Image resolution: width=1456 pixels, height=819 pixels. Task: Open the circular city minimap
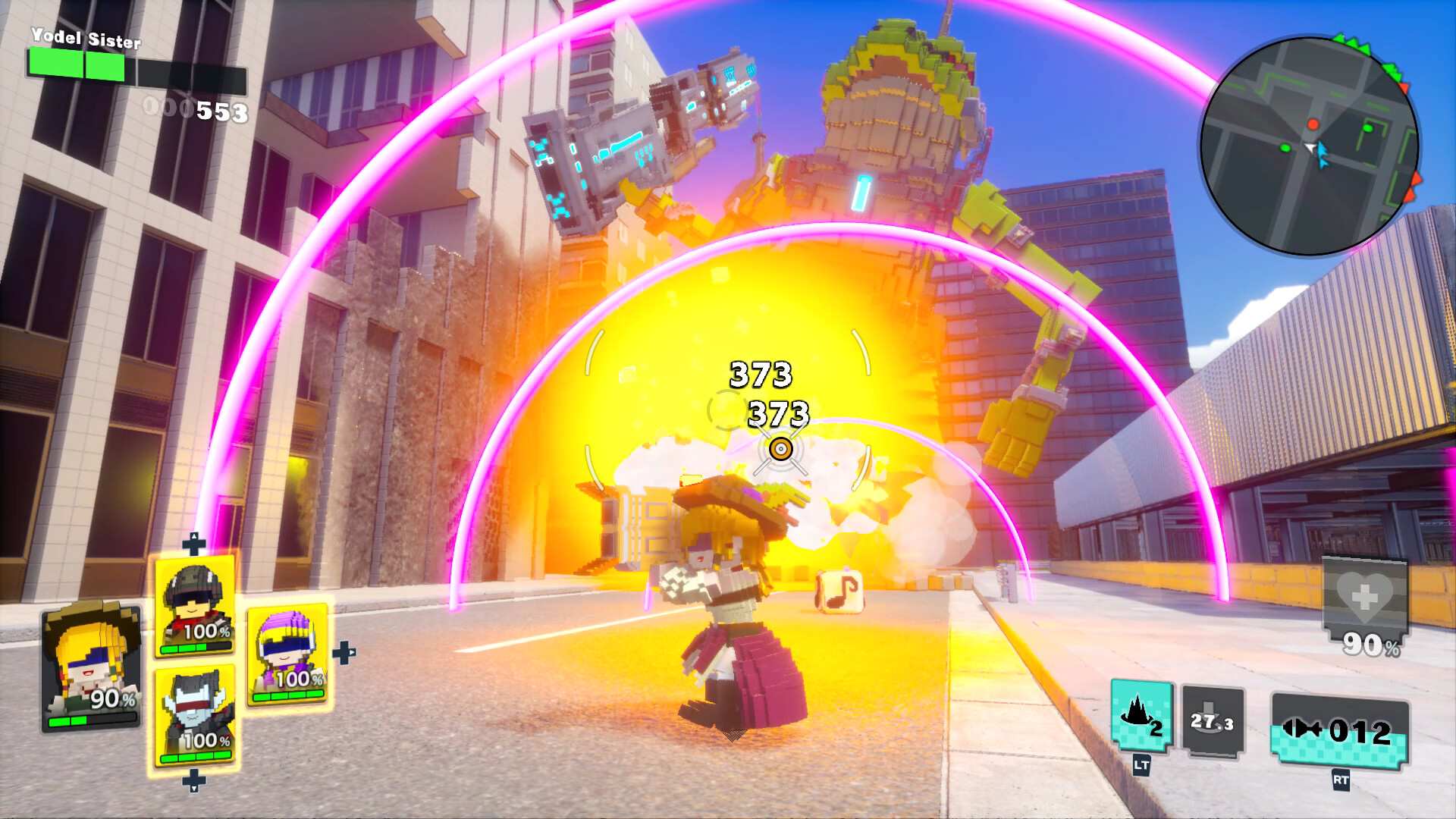tap(1310, 146)
